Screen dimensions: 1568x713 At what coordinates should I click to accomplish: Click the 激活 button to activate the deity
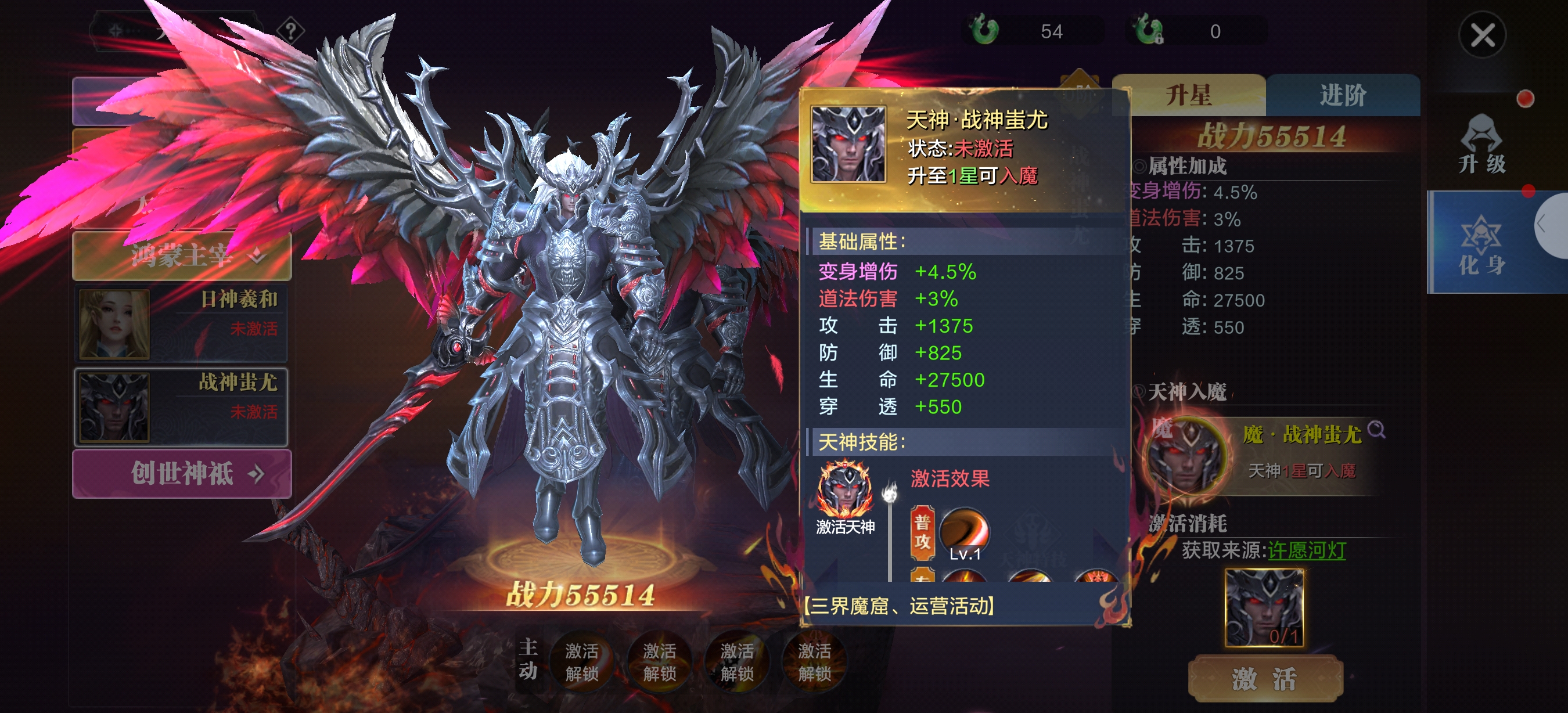point(1265,678)
